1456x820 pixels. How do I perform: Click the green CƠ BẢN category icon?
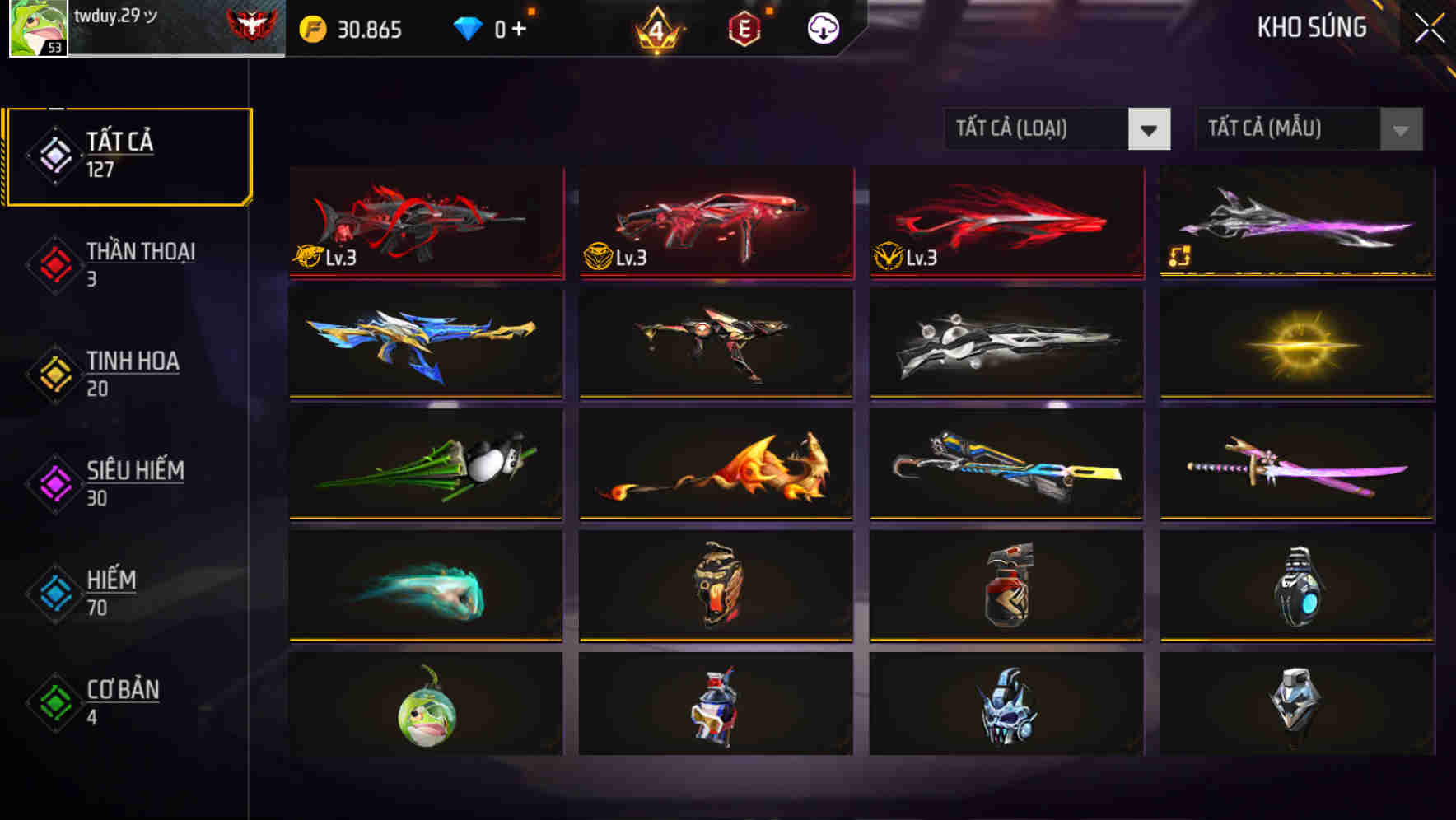[54, 701]
